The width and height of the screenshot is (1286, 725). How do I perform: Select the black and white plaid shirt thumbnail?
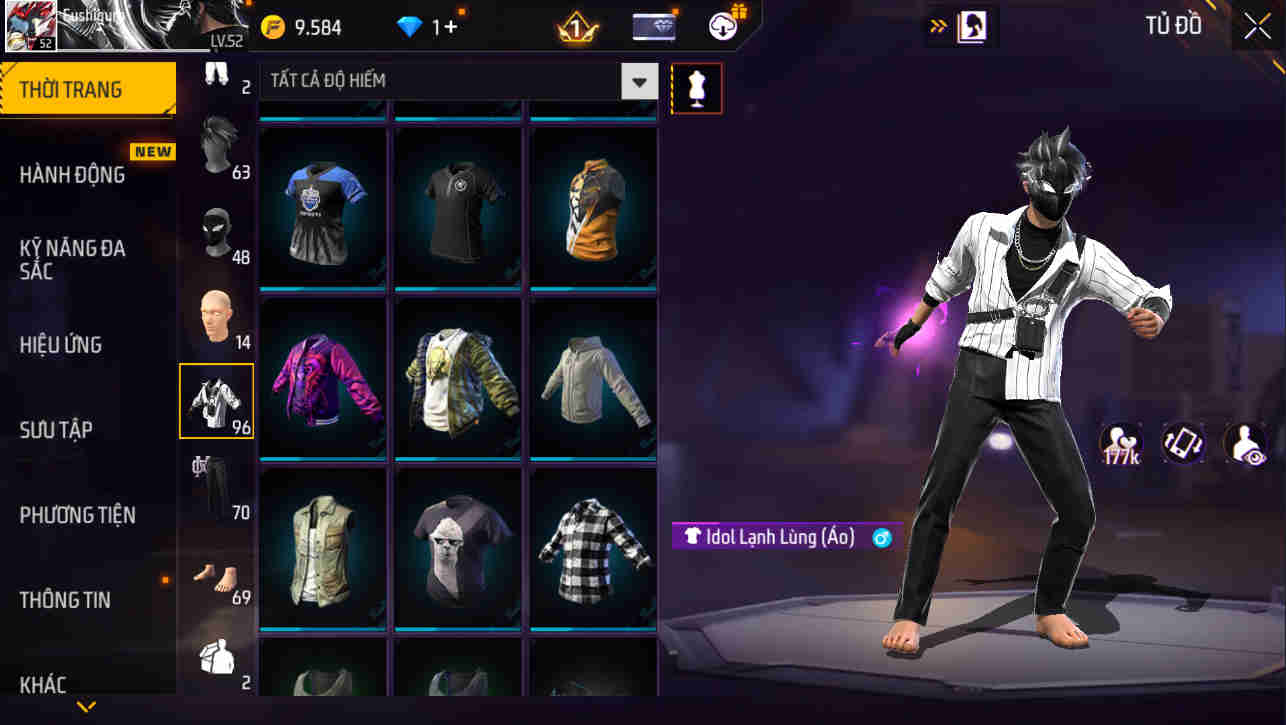tap(592, 547)
